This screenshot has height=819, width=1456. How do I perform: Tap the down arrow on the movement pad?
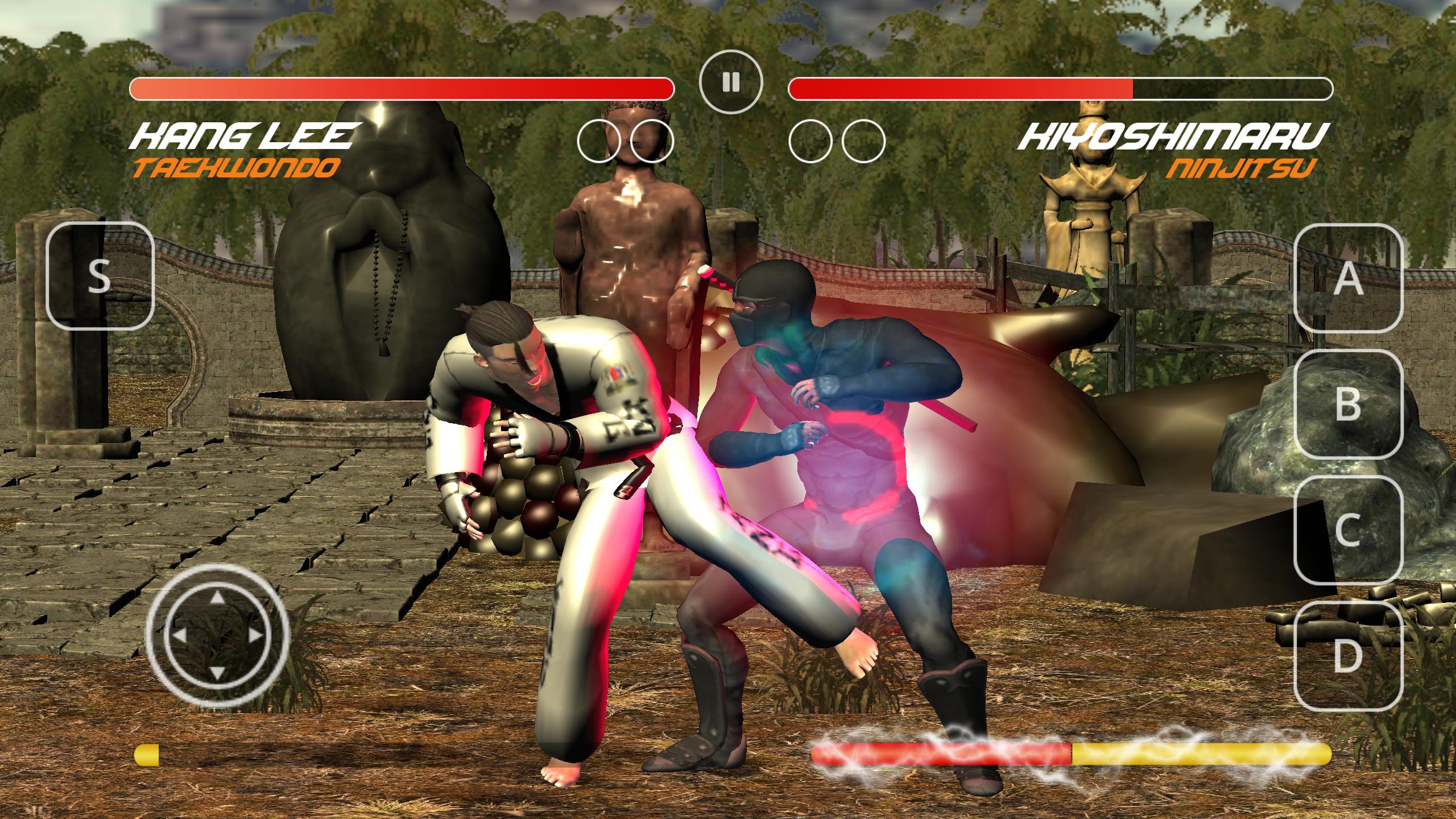tap(217, 673)
